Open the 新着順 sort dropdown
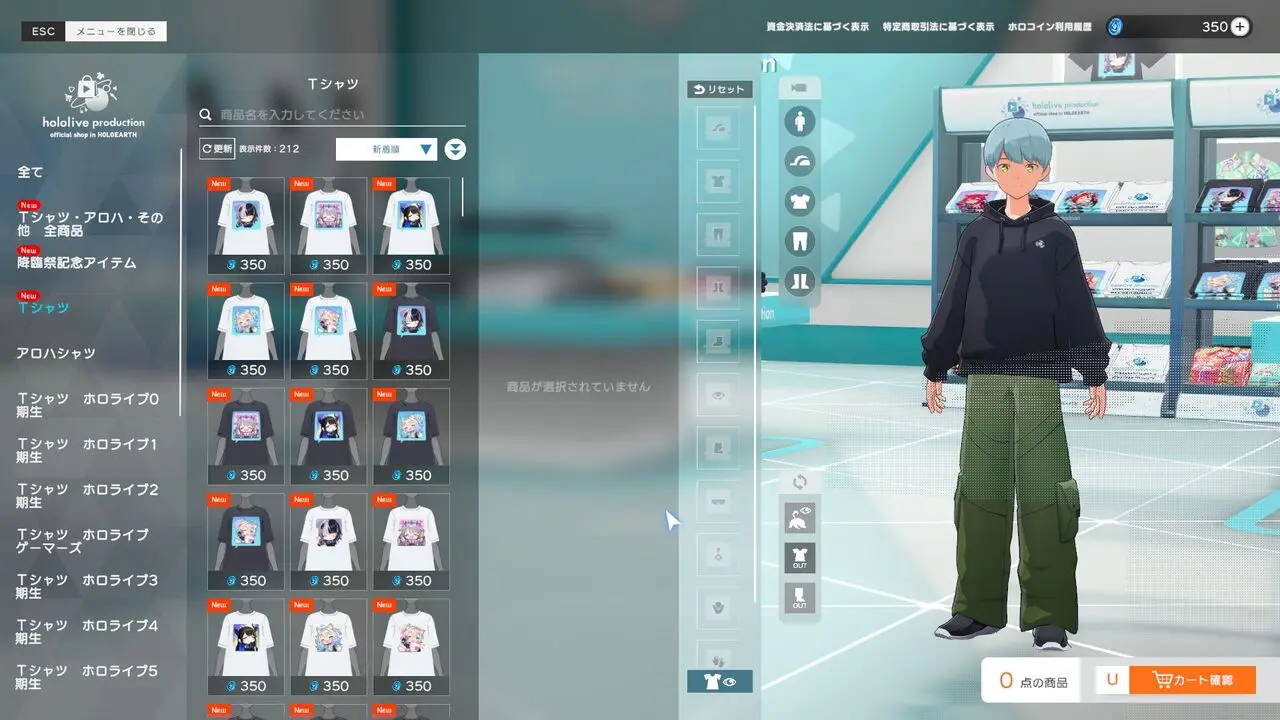 [x=386, y=149]
